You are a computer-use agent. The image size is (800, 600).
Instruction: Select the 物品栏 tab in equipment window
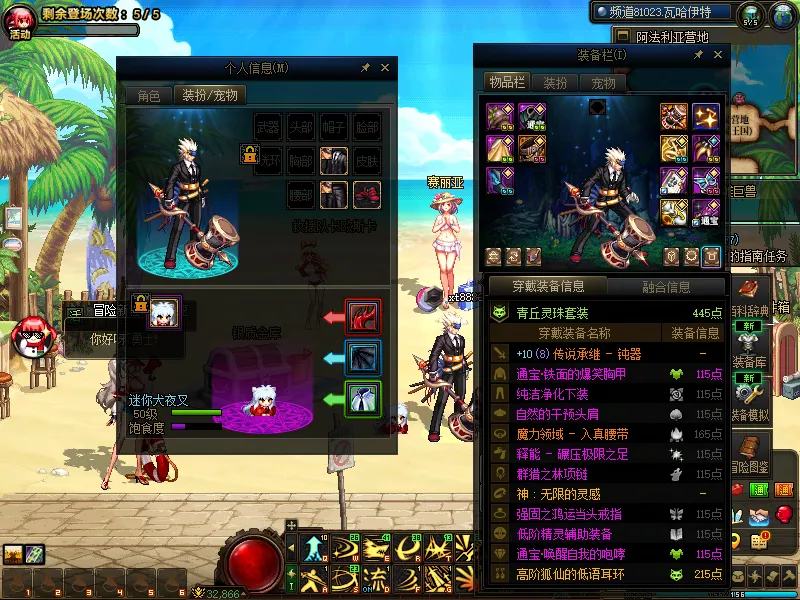506,83
